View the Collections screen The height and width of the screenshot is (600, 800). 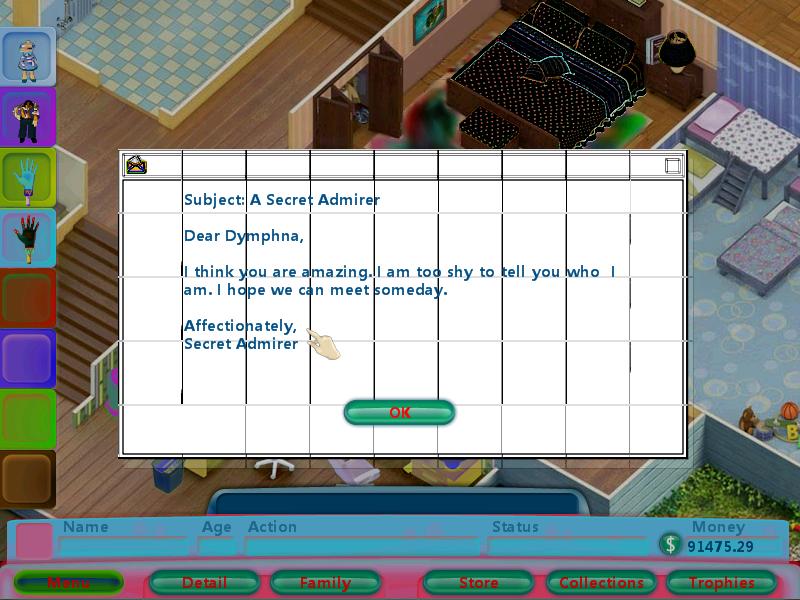tap(601, 582)
